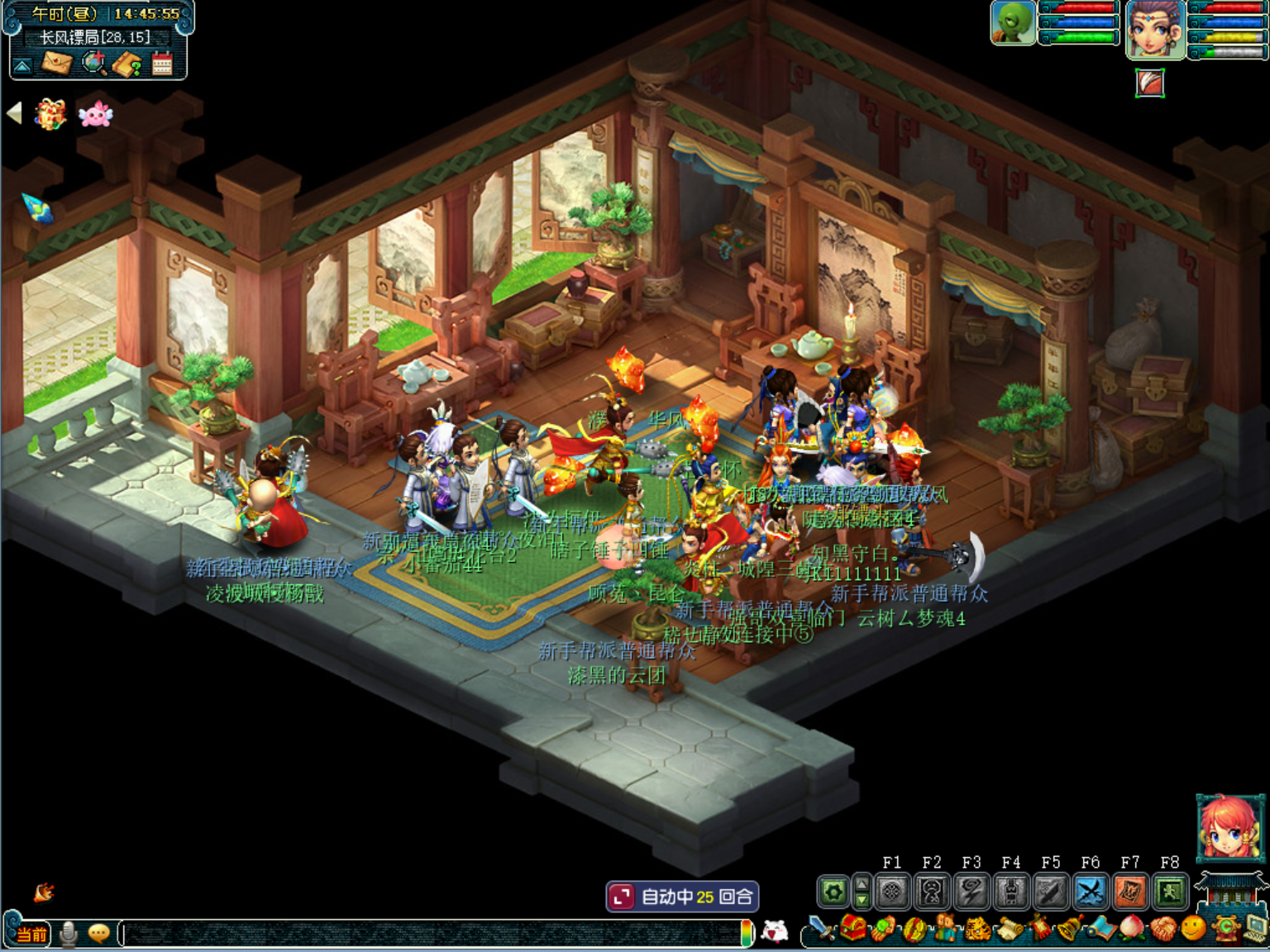Viewport: 1270px width, 952px height.
Task: Click the pink winged creature icon
Action: point(95,114)
